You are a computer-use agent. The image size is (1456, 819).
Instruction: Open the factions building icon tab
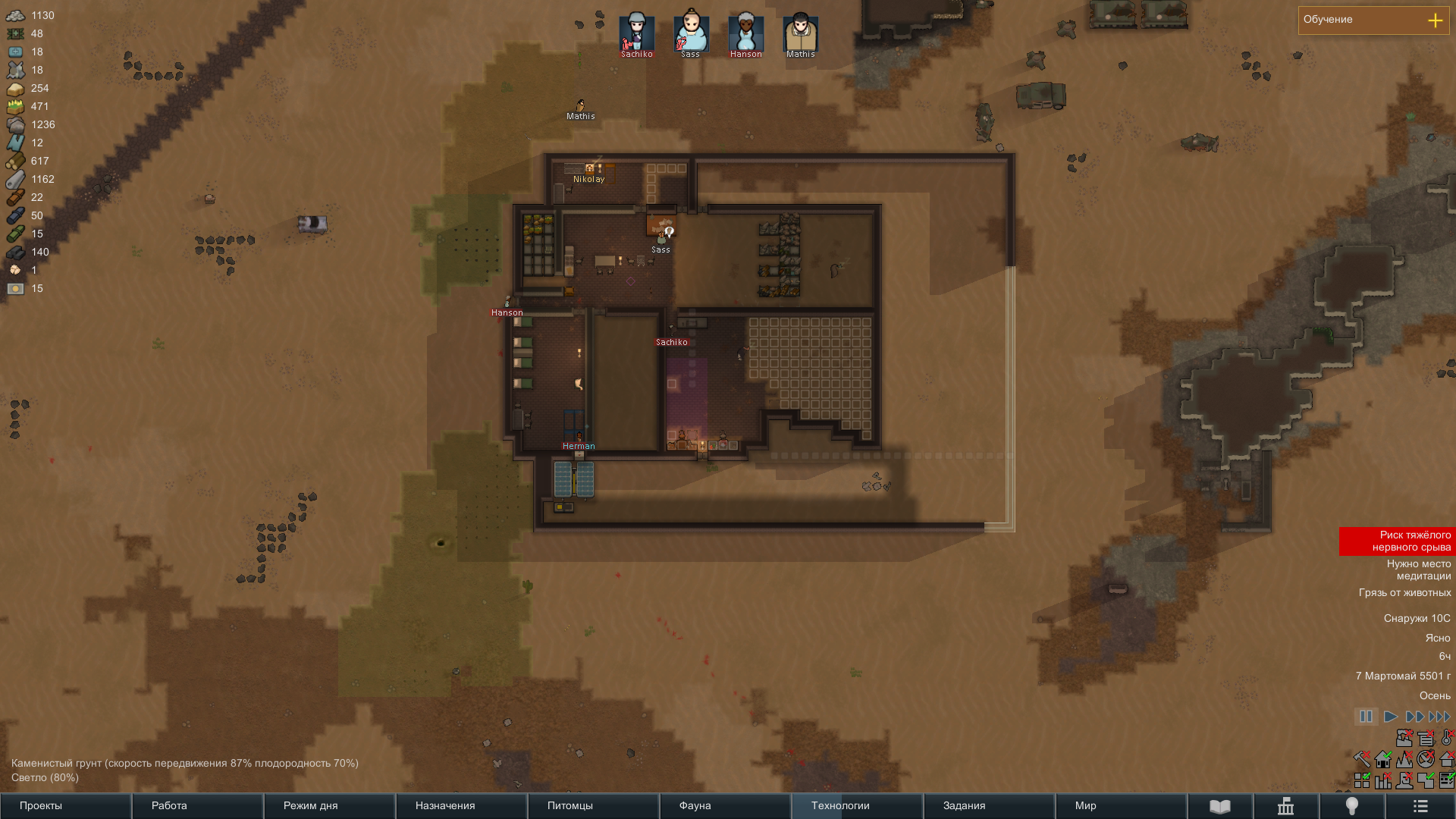(x=1286, y=806)
